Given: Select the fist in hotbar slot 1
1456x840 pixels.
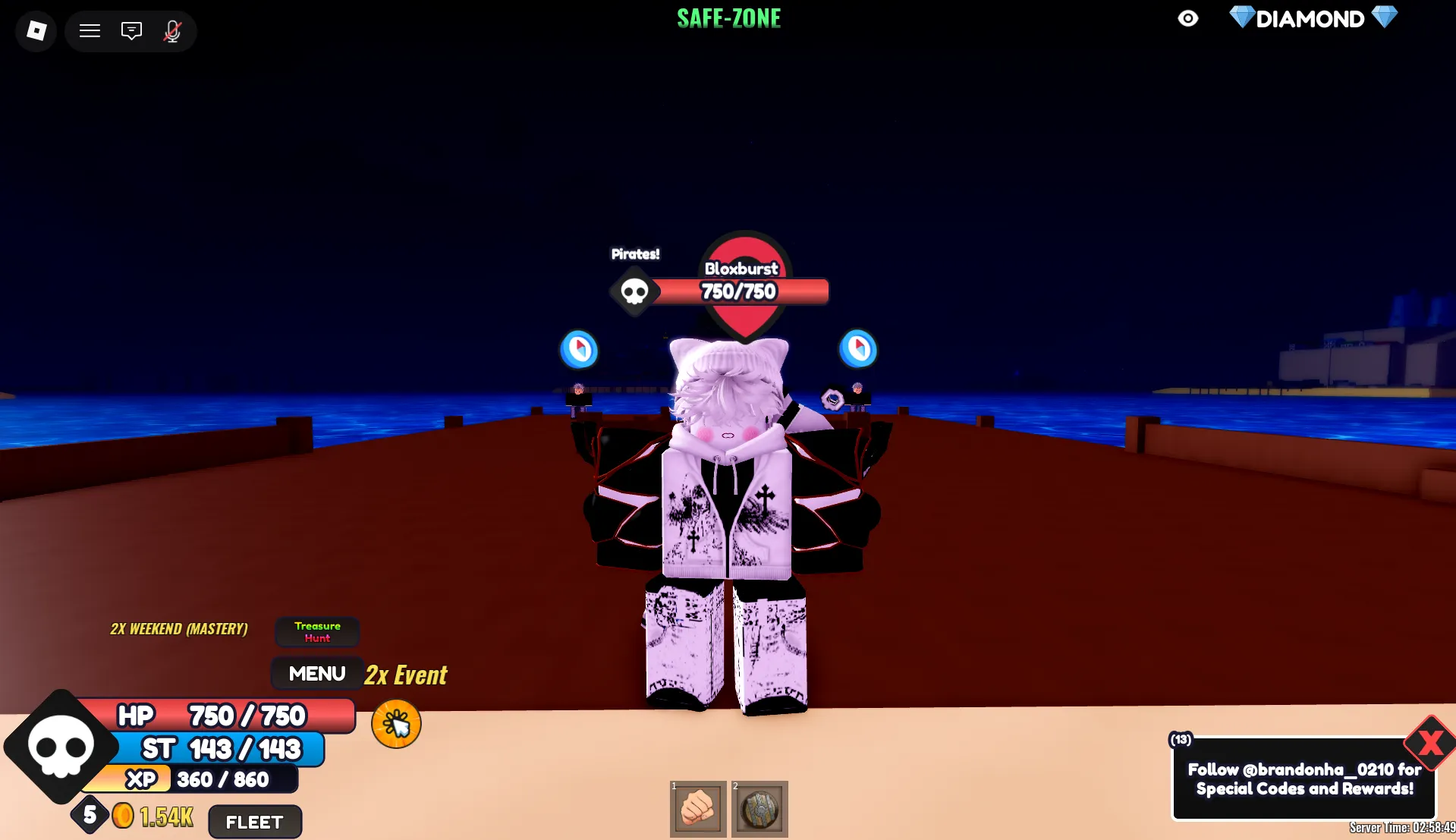Looking at the screenshot, I should pyautogui.click(x=697, y=809).
